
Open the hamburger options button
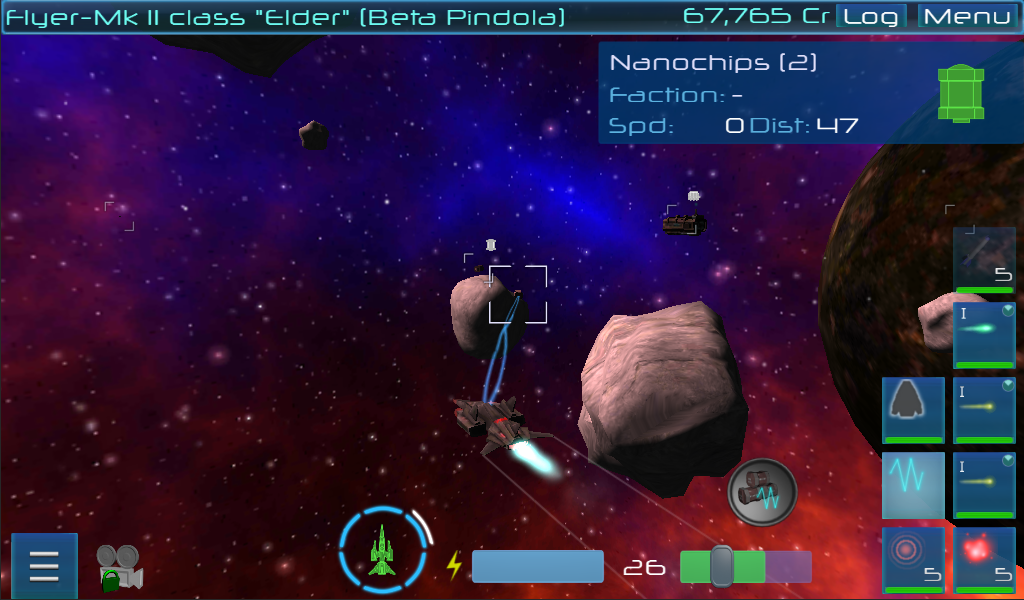point(44,566)
